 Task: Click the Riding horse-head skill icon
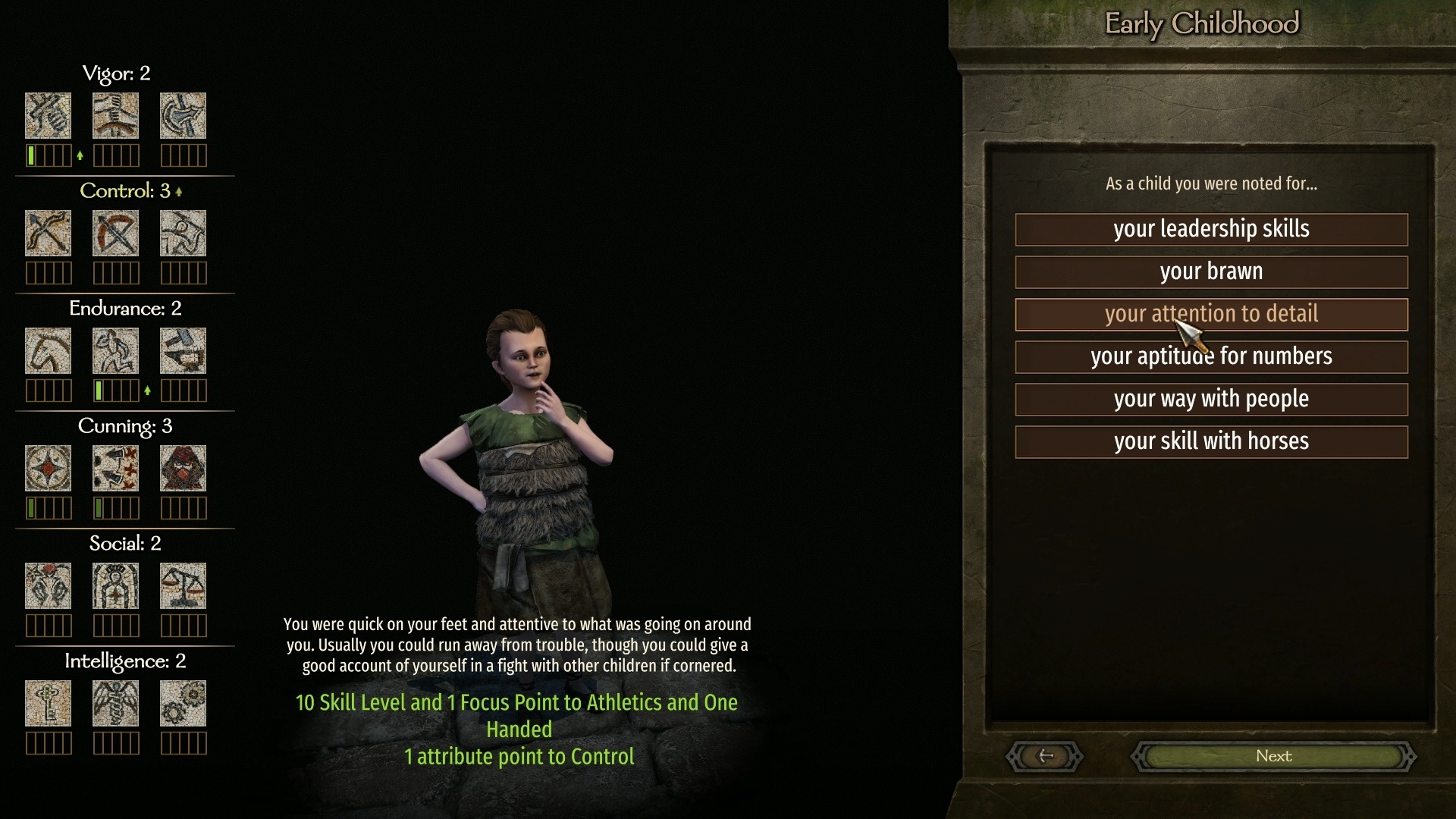tap(48, 350)
